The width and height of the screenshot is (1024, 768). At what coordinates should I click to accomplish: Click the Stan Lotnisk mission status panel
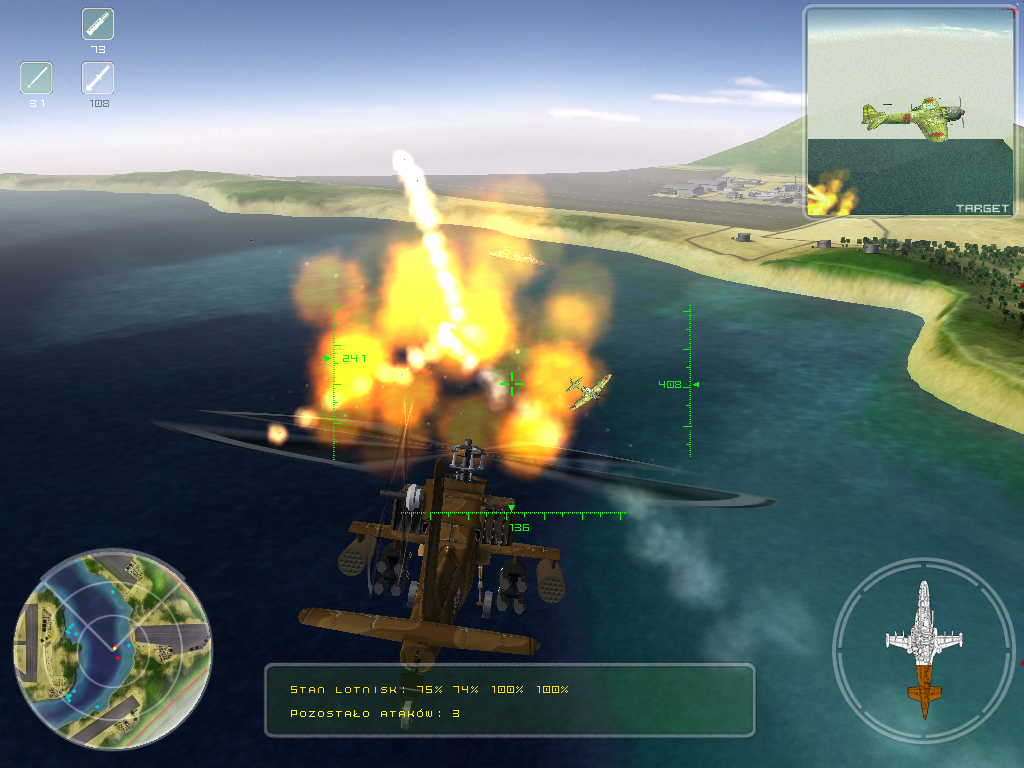pos(509,700)
